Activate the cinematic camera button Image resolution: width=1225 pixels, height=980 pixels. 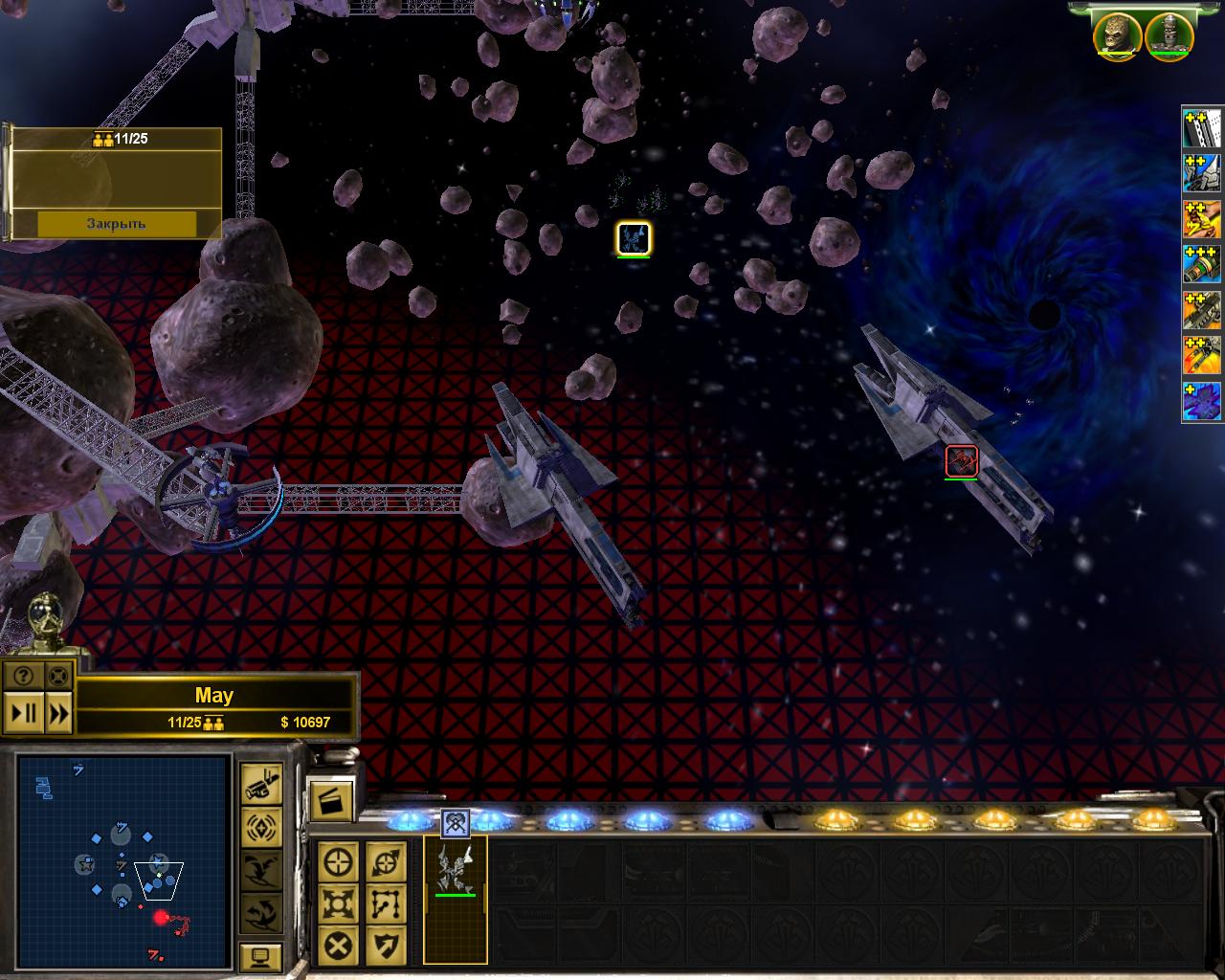(260, 784)
